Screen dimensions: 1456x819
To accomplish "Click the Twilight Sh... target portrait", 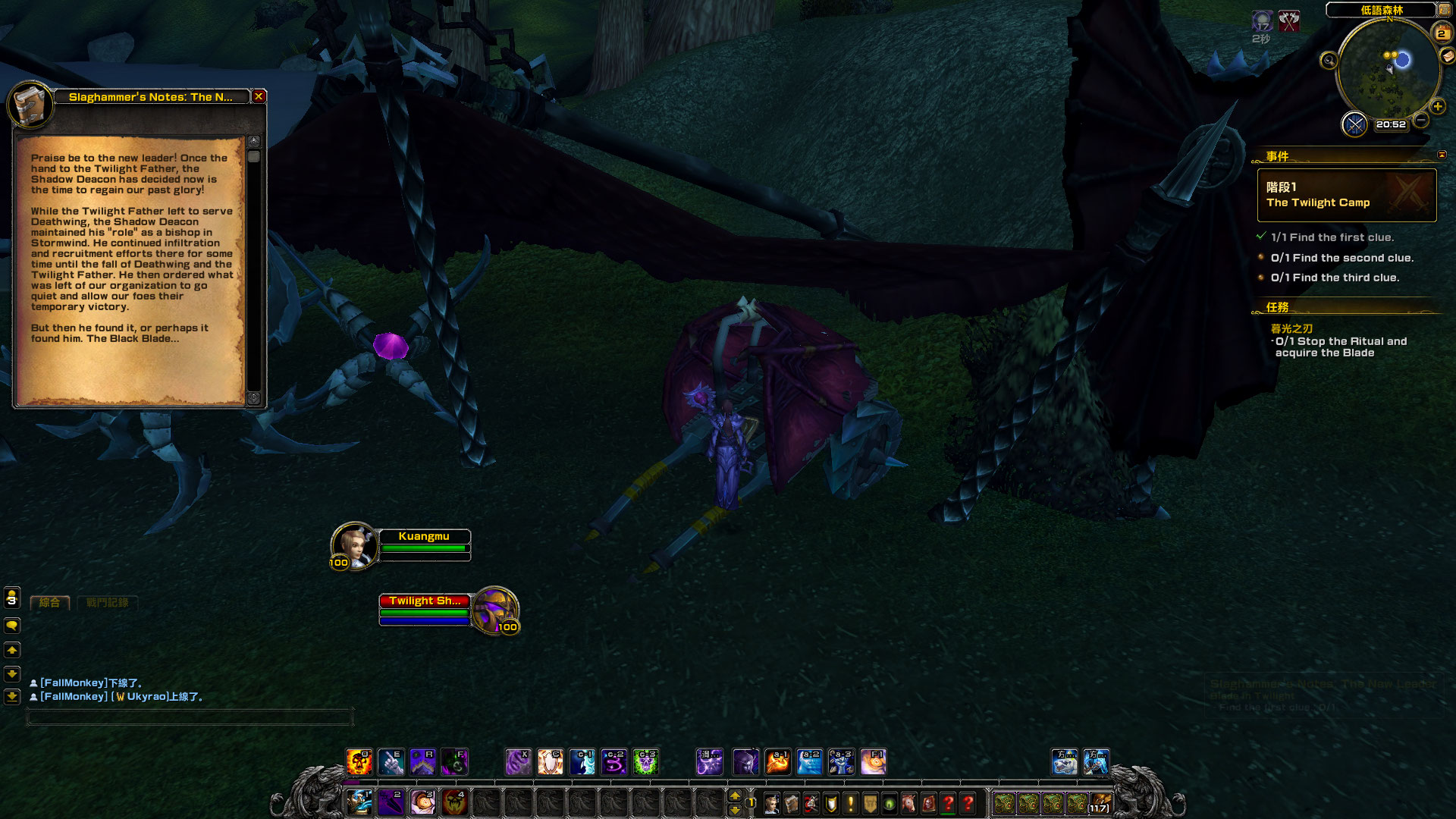I will coord(494,609).
